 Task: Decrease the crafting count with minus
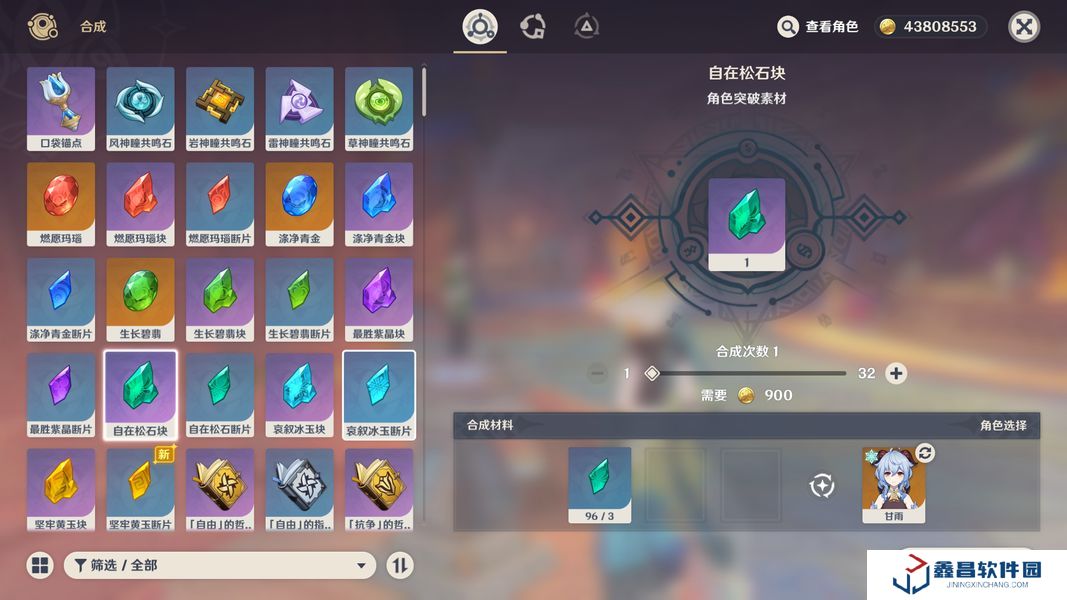[x=598, y=373]
